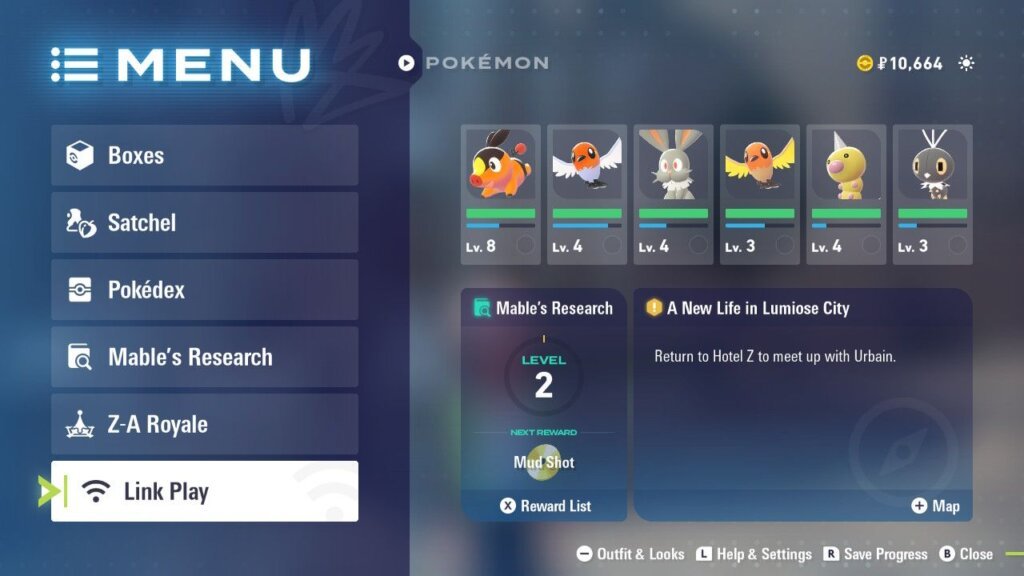Open the Boxes menu entry
This screenshot has width=1024, height=576.
coord(204,155)
